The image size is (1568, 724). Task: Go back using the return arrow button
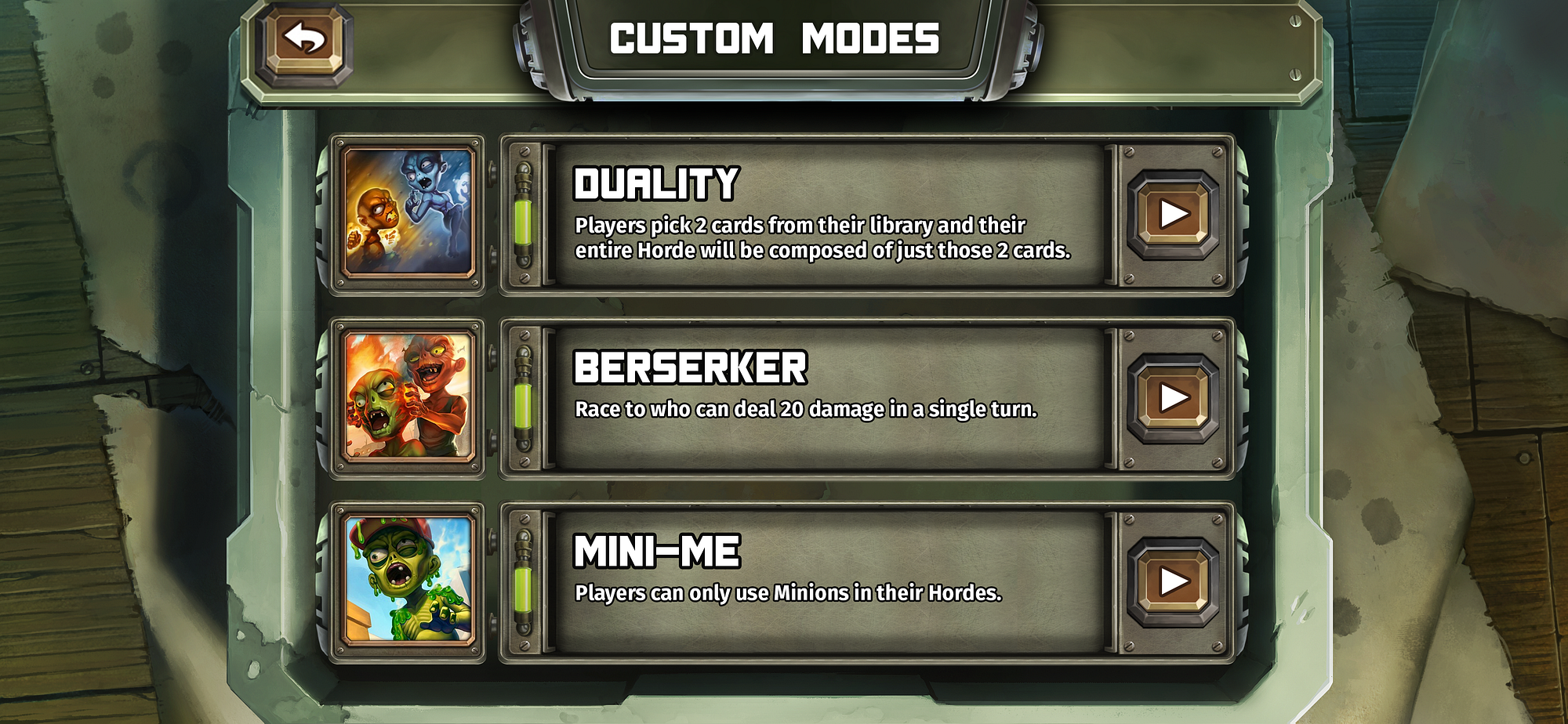(304, 39)
